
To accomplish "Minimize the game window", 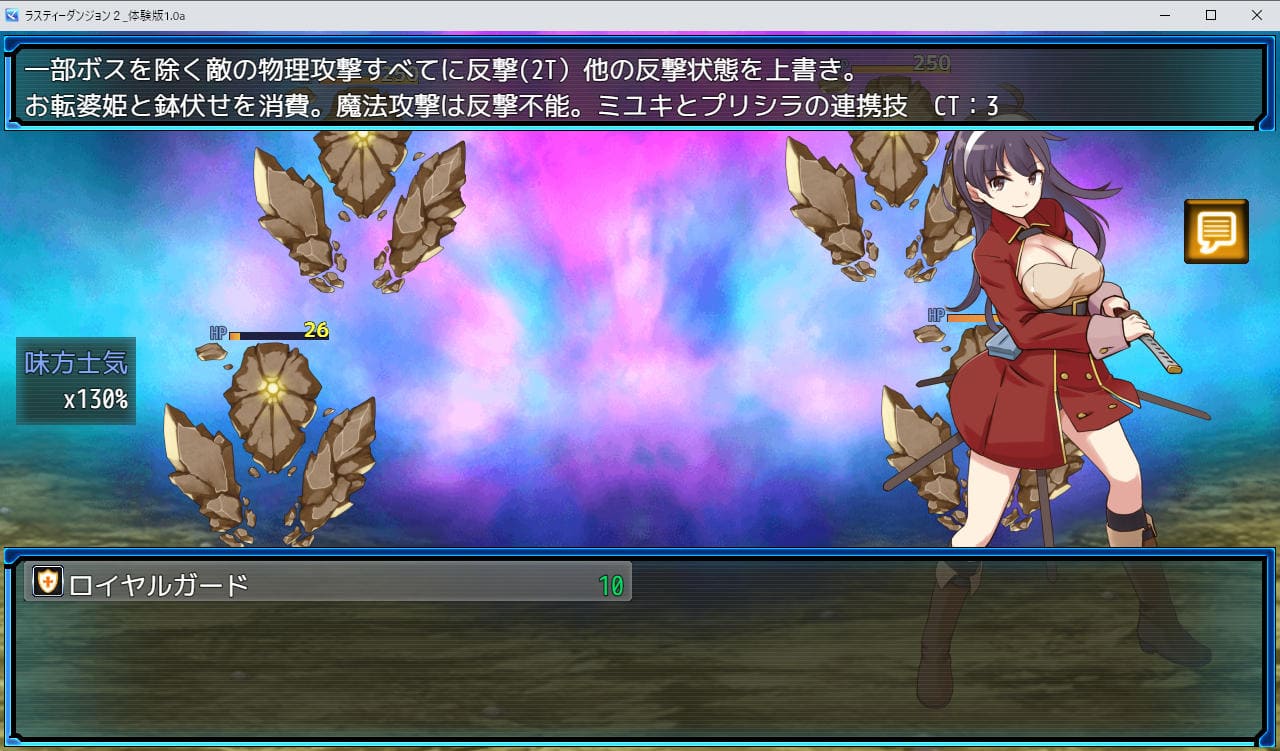I will click(1165, 15).
